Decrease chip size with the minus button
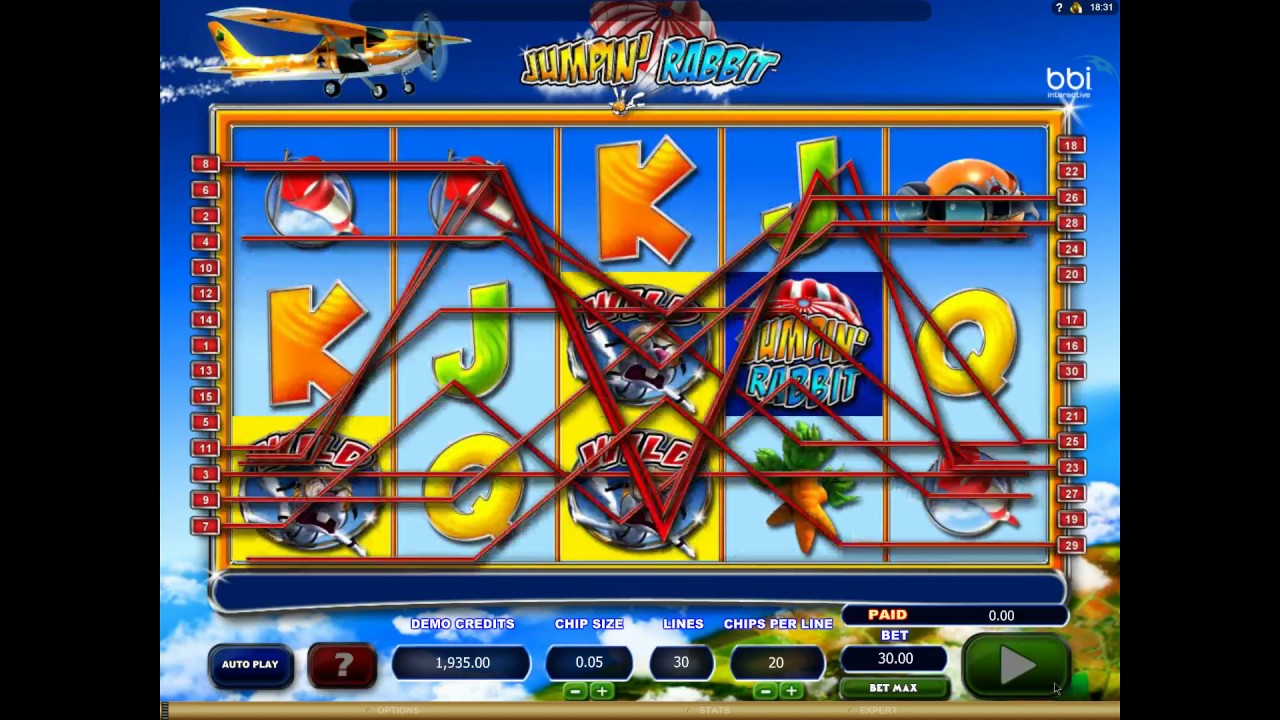This screenshot has width=1280, height=720. point(575,691)
